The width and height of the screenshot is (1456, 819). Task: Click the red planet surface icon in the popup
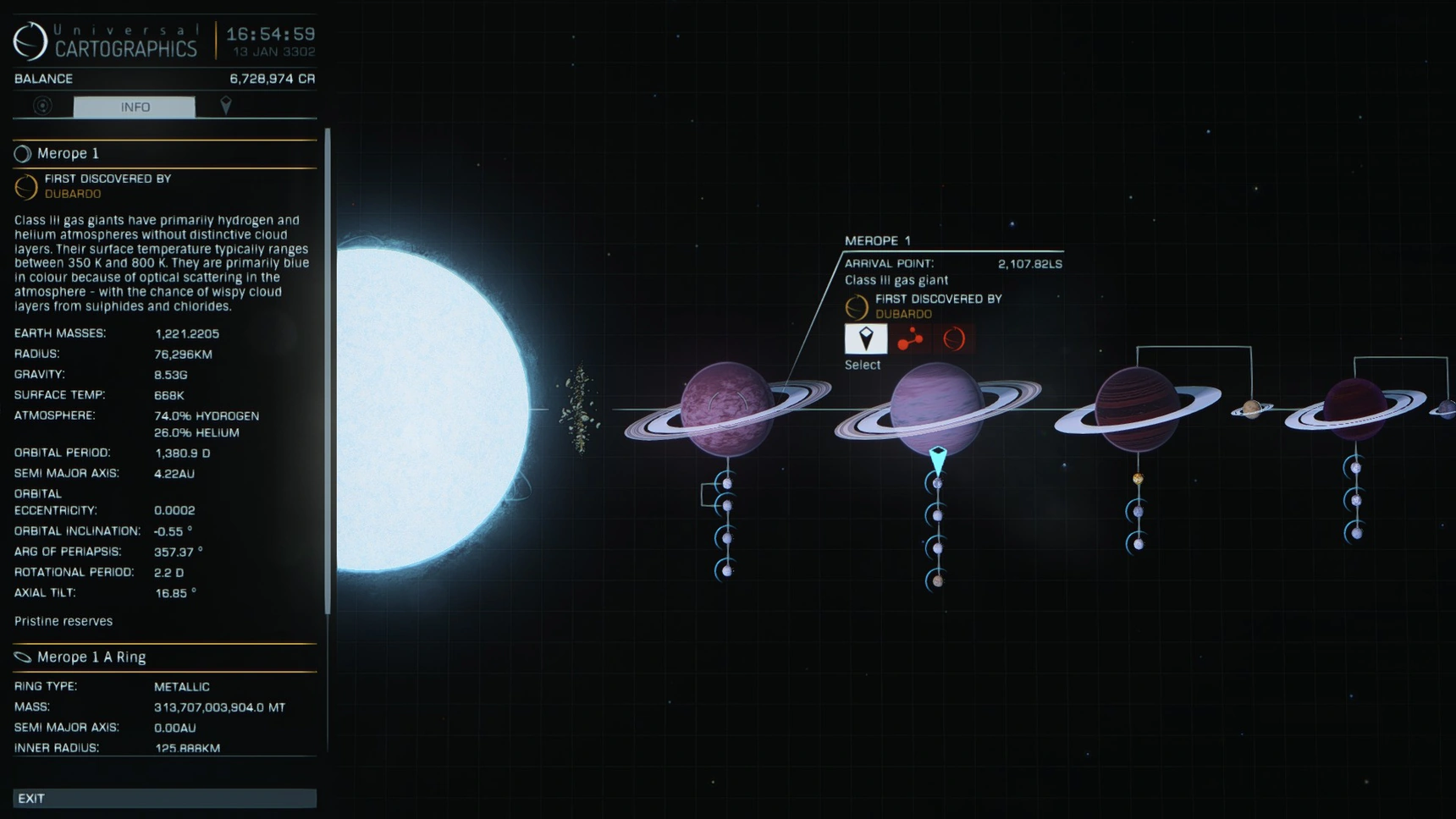pos(953,338)
